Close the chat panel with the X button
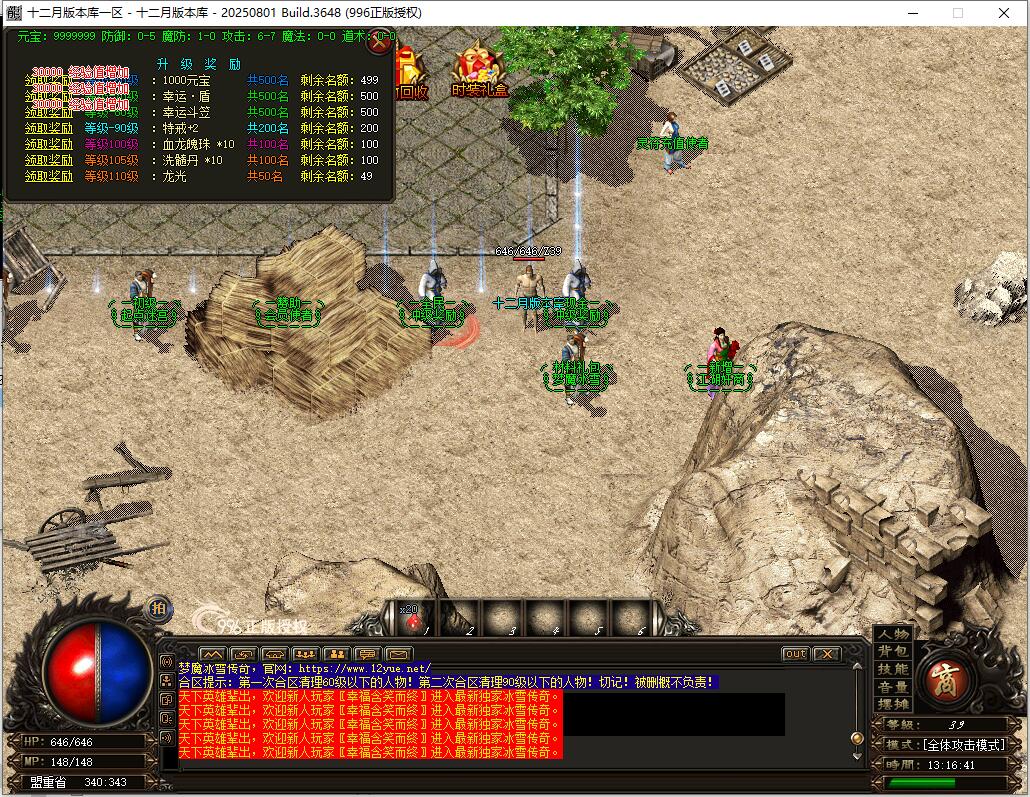 tap(826, 654)
